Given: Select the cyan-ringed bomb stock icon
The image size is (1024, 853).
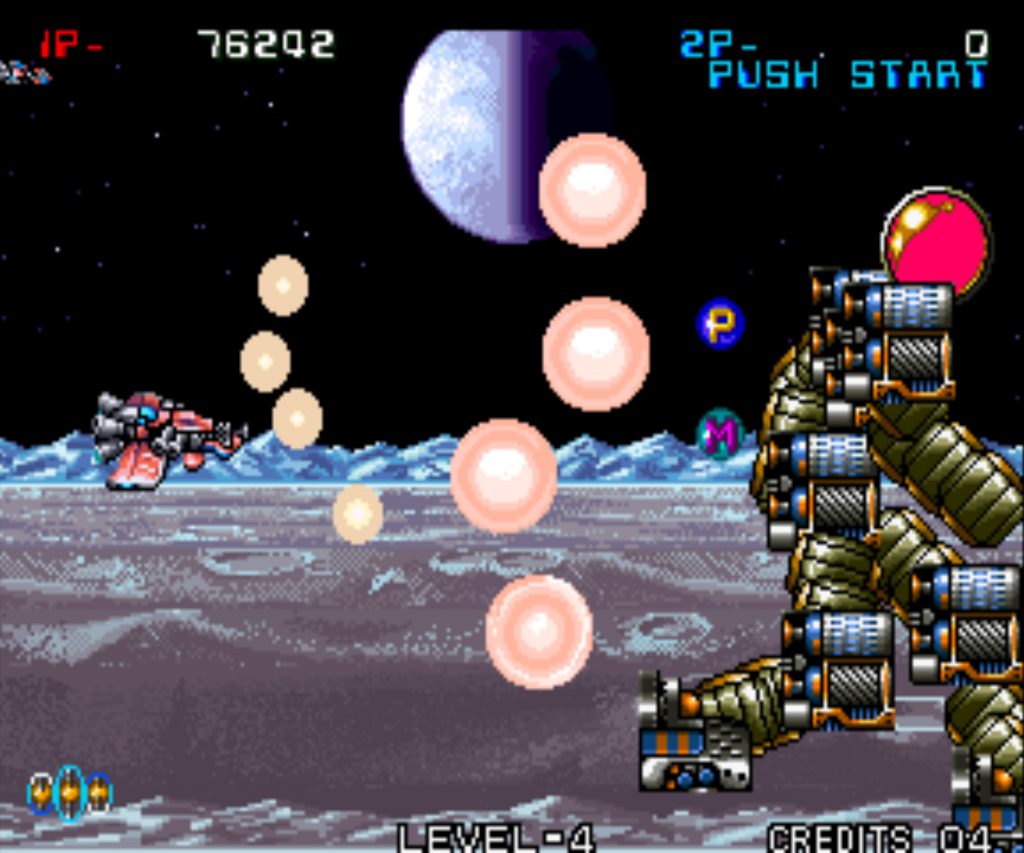Looking at the screenshot, I should coord(69,792).
